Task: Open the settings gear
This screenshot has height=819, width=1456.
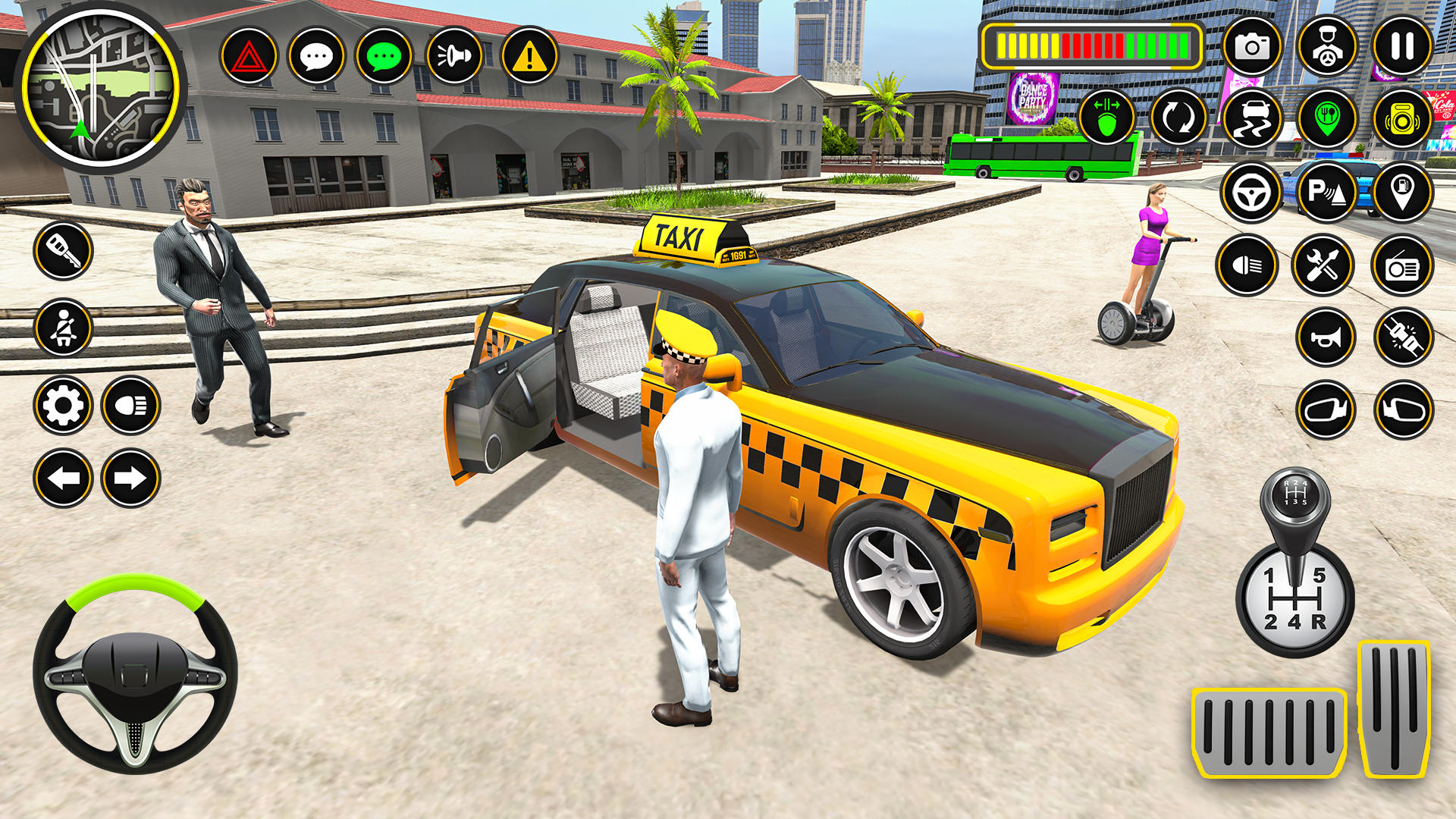Action: 64,406
